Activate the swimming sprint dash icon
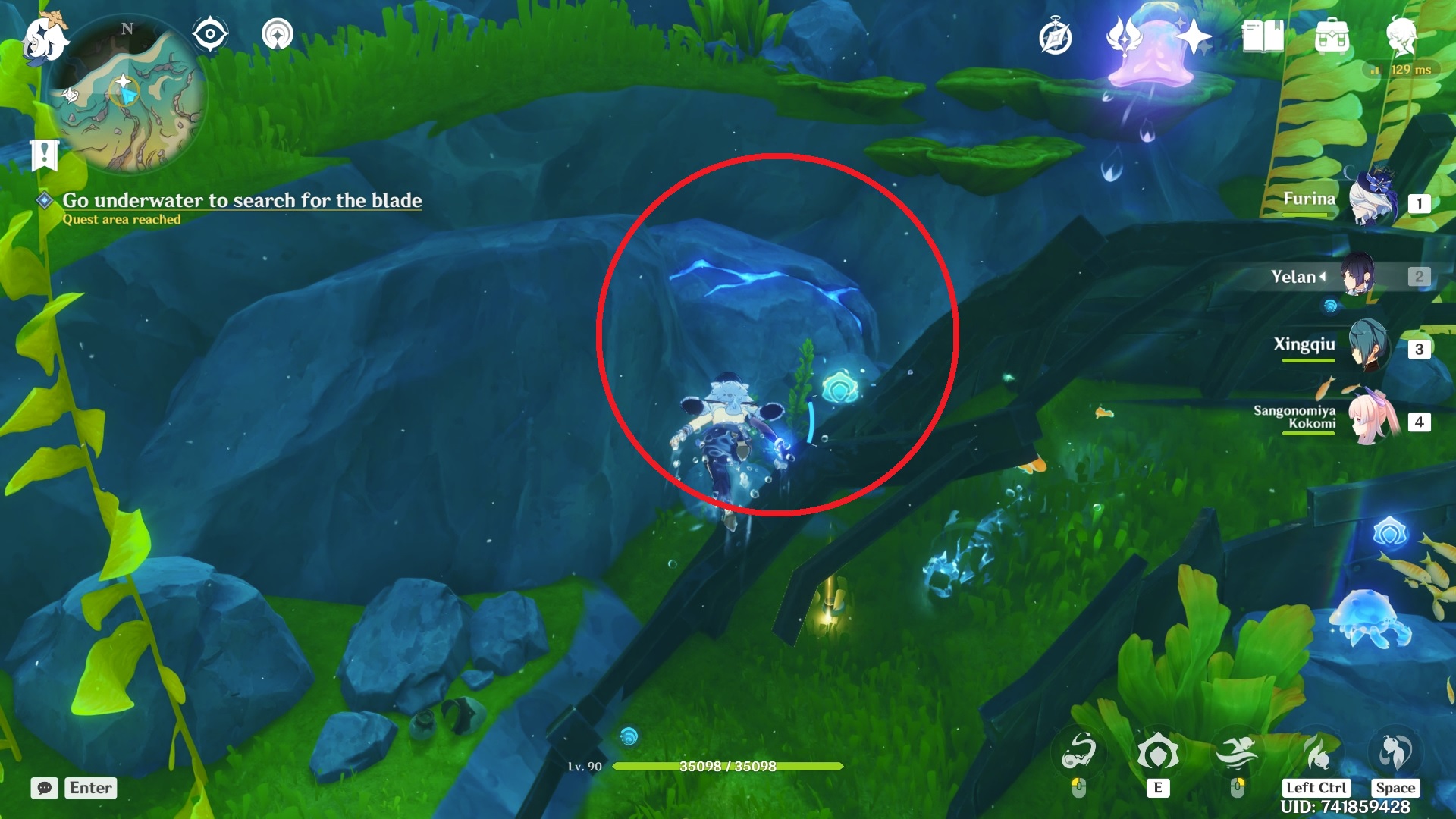 (x=1237, y=754)
